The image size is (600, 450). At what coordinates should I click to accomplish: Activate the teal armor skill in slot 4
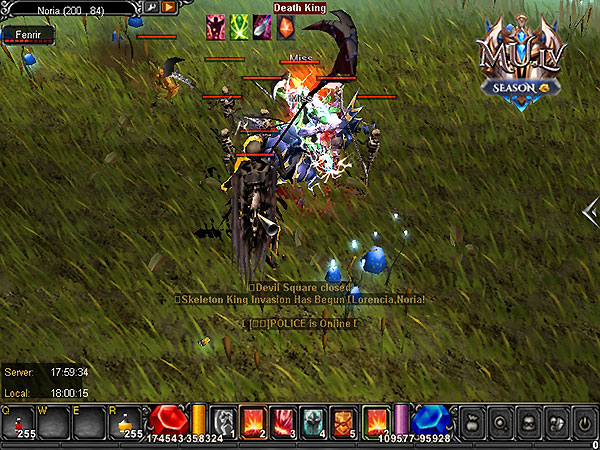point(313,421)
